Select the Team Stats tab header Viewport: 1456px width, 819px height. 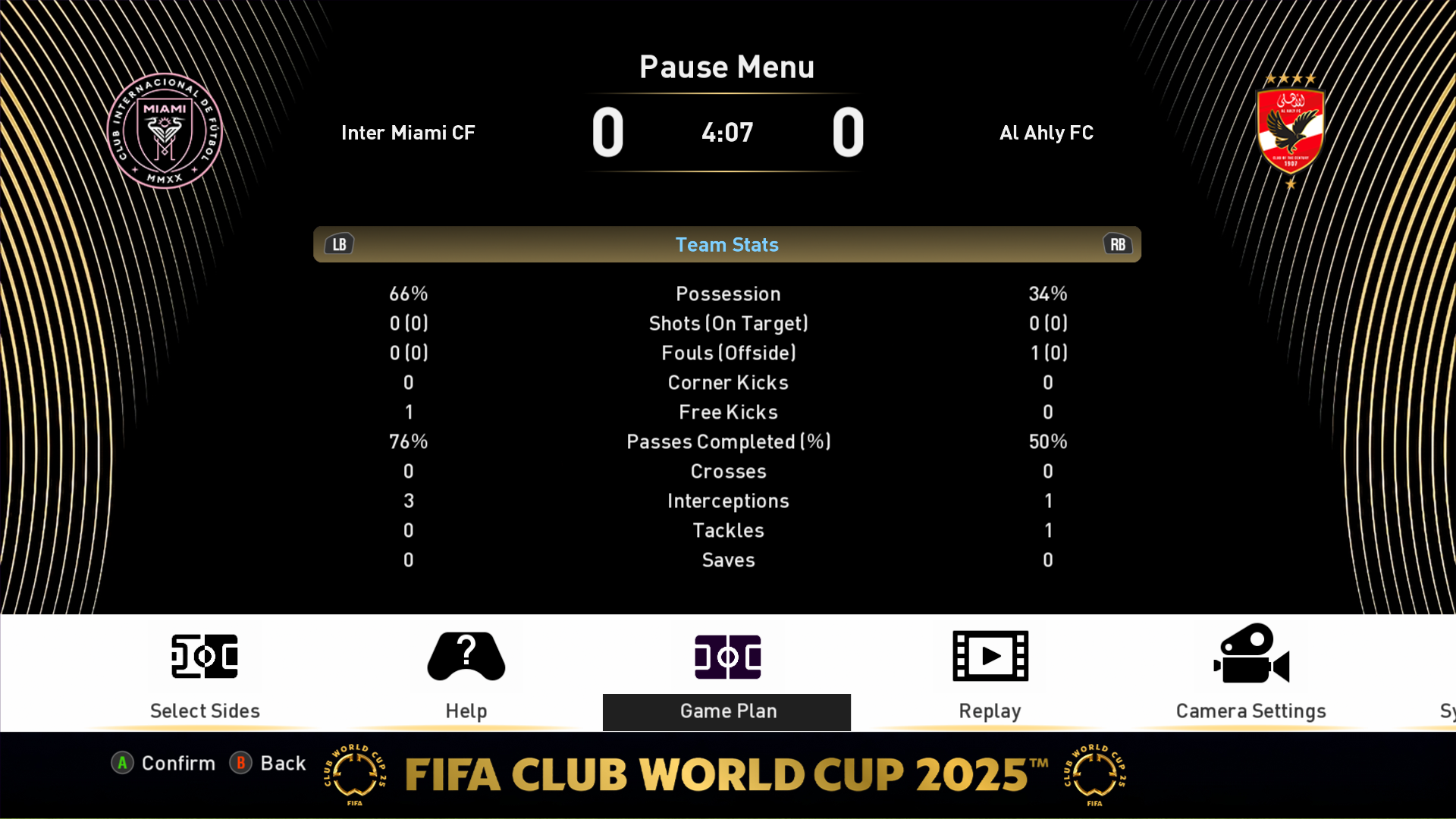[x=726, y=244]
